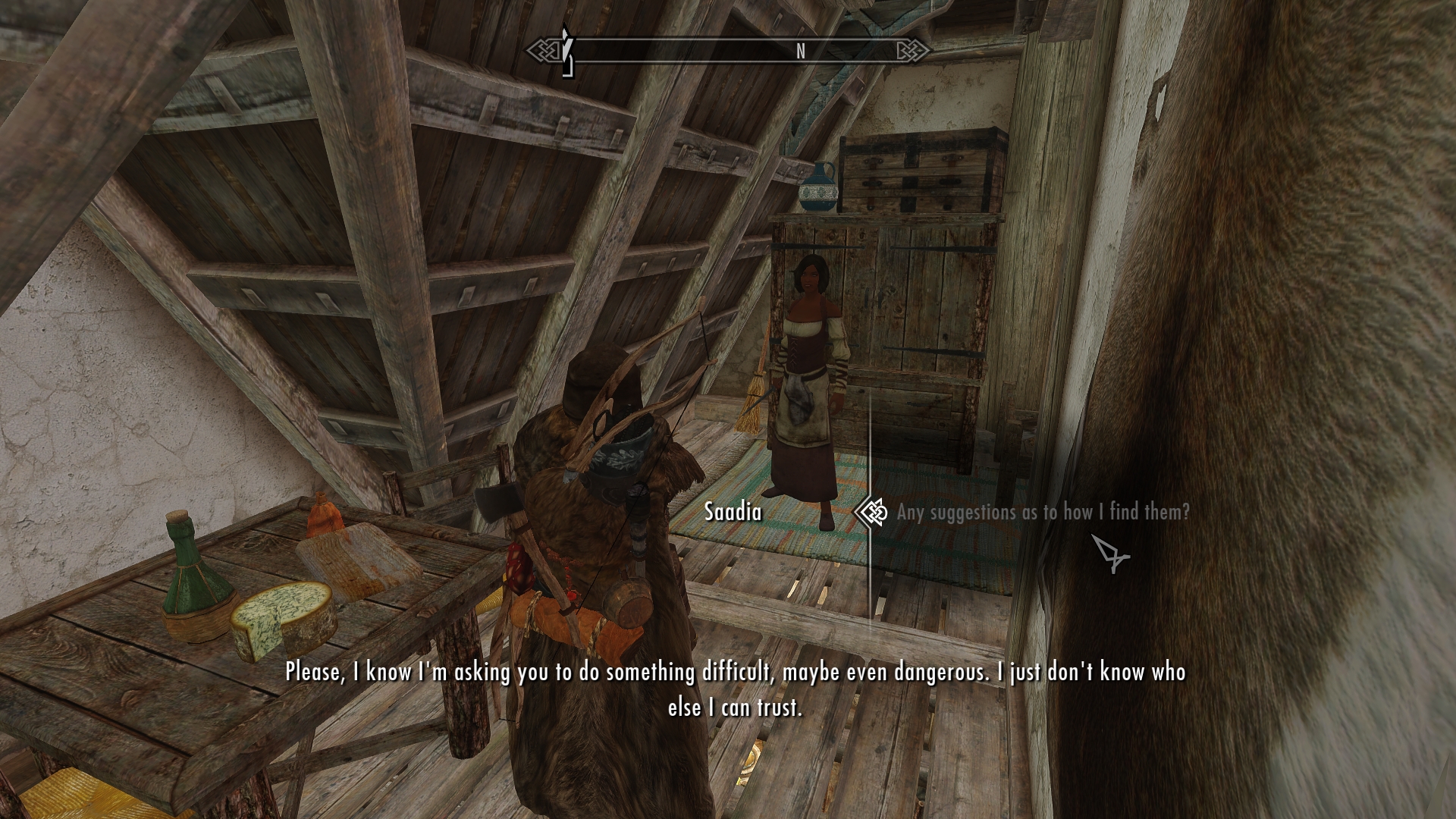Choose "Any suggestions as to how I find them?"
The width and height of the screenshot is (1456, 819).
click(x=1043, y=513)
